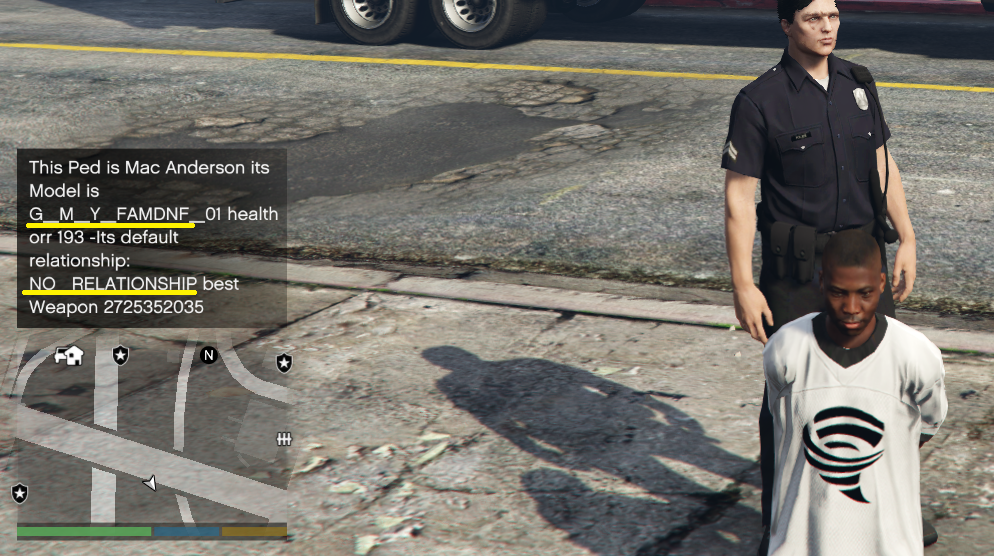
Task: Click the safehouse garage blip on minimap
Action: coord(69,355)
